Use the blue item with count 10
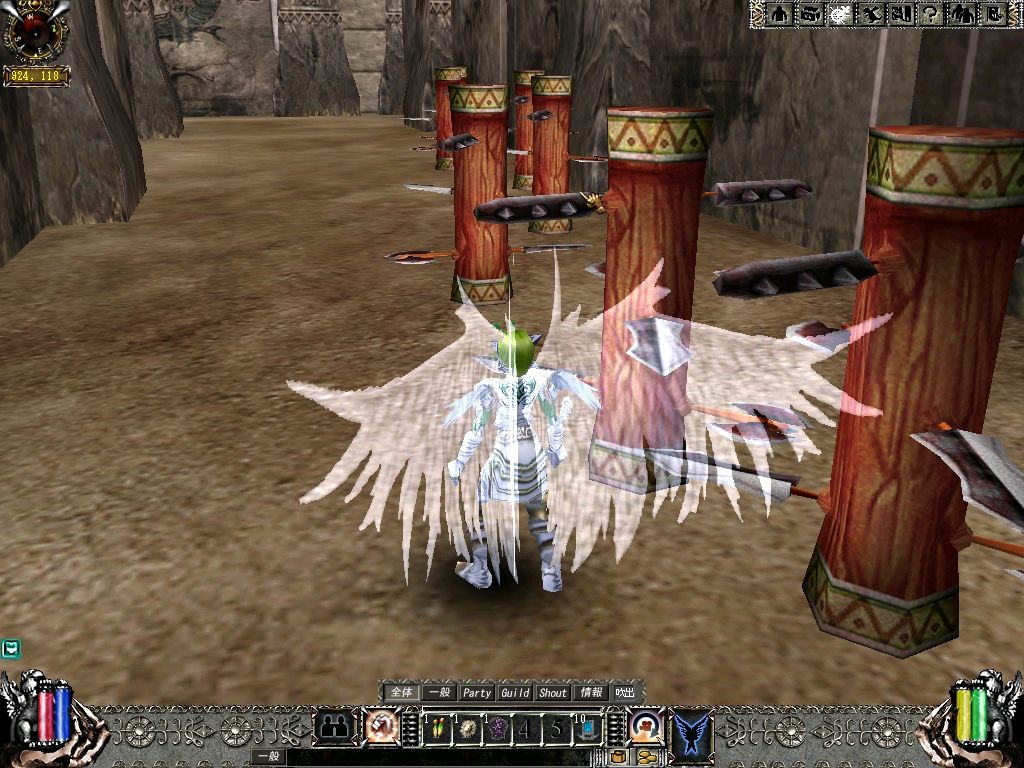The width and height of the screenshot is (1024, 768). 586,729
